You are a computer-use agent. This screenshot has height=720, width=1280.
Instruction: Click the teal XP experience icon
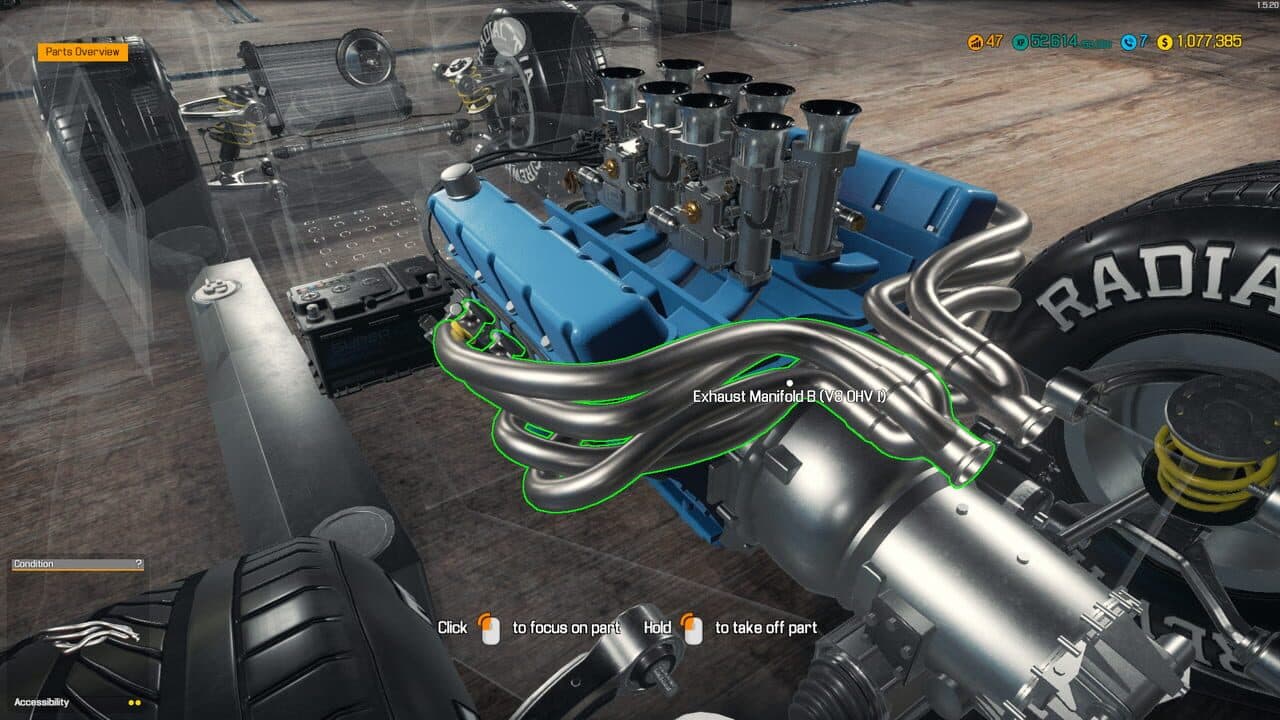[x=1018, y=42]
